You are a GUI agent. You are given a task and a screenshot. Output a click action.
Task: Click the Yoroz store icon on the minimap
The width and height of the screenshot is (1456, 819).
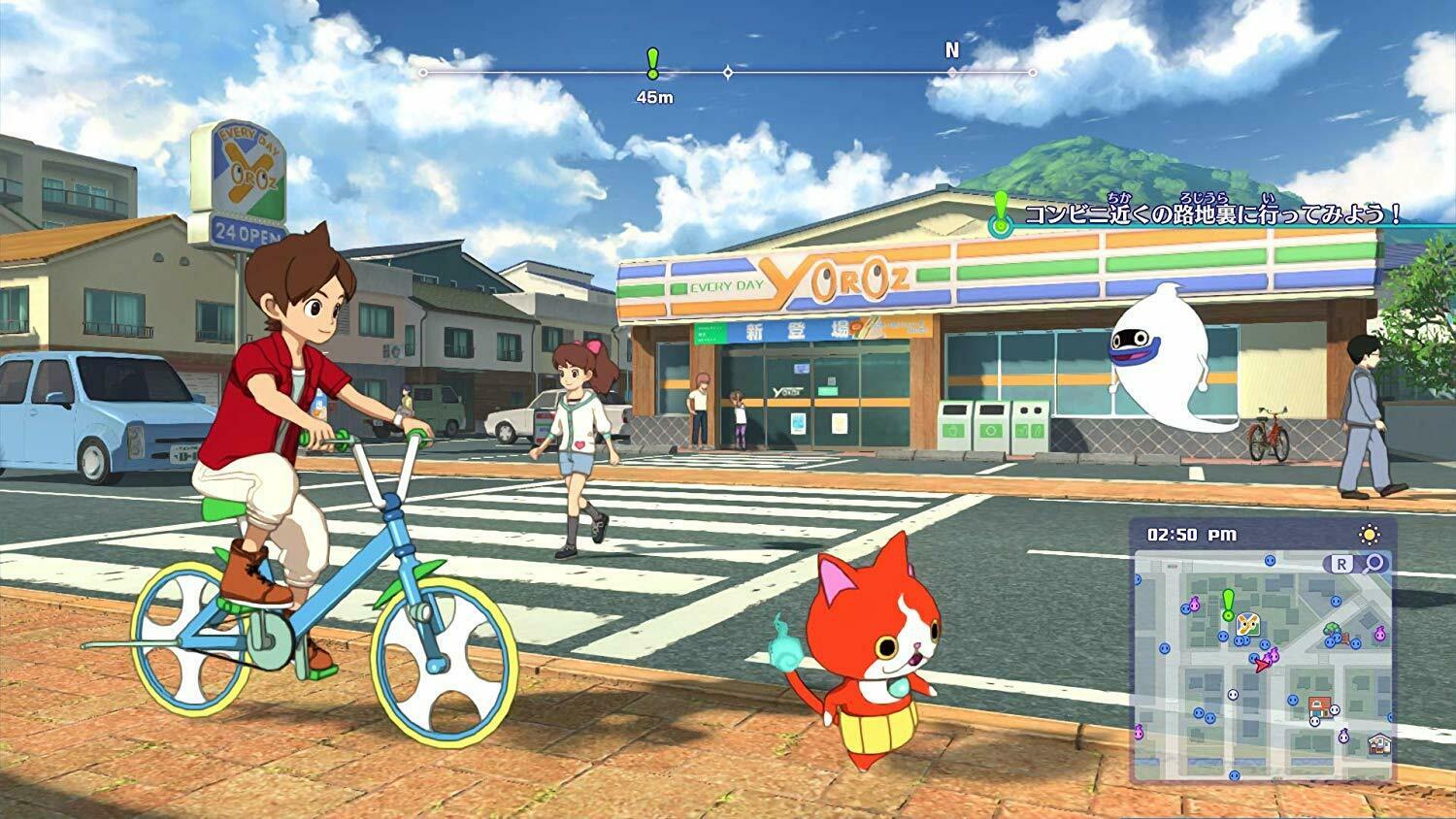pyautogui.click(x=1247, y=624)
